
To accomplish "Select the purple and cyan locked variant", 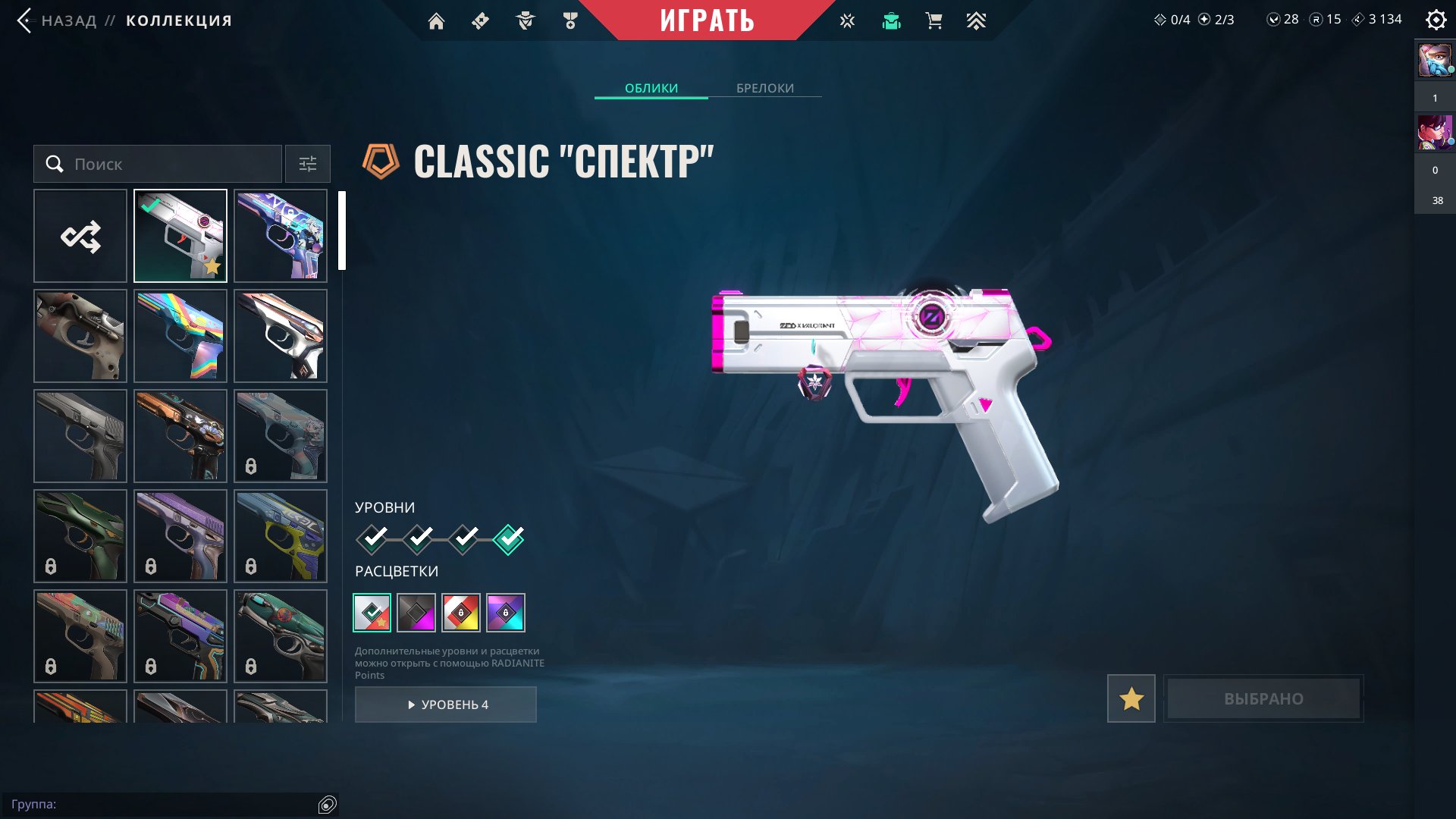I will coord(506,613).
